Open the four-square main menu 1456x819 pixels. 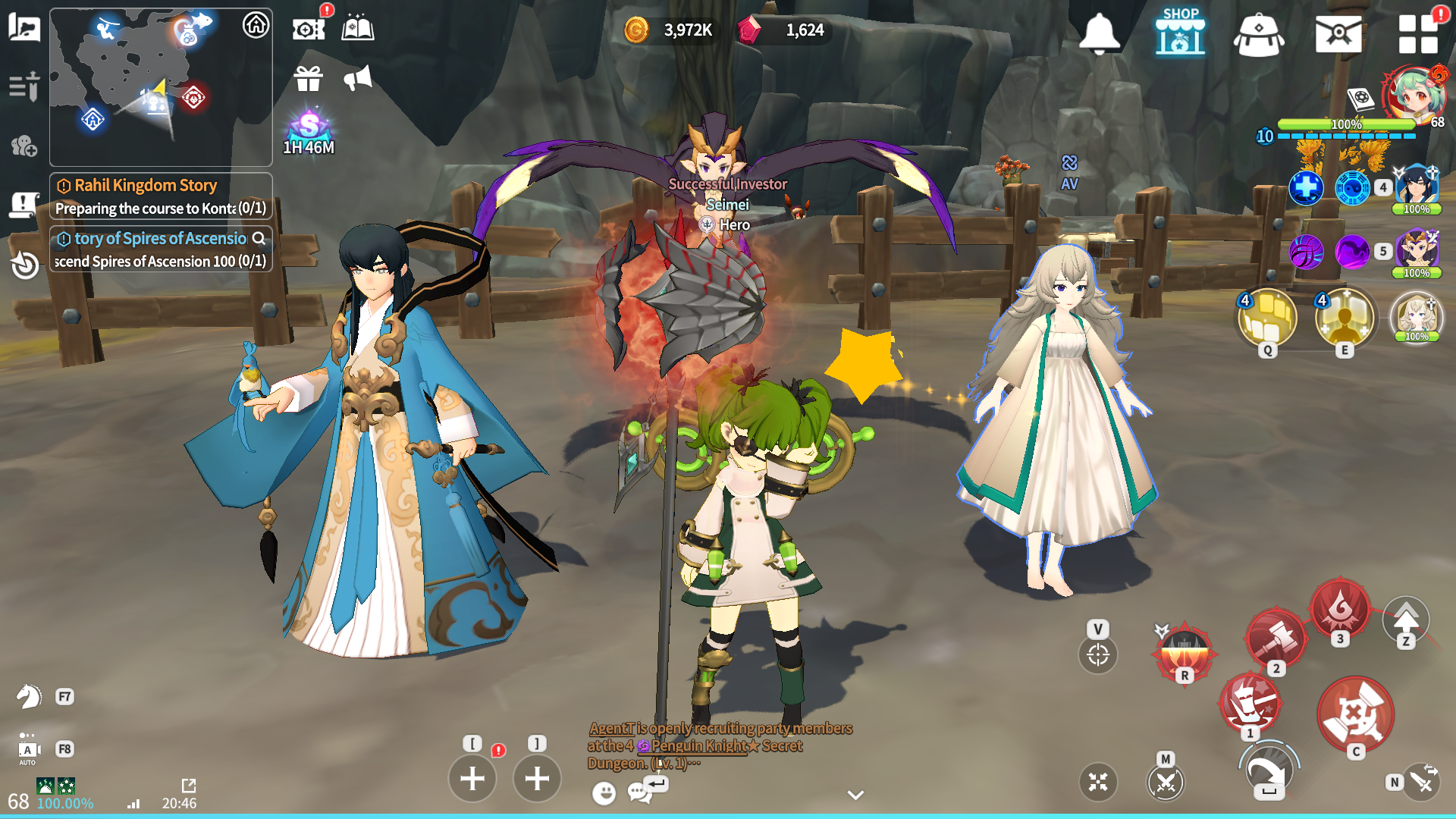point(1417,33)
